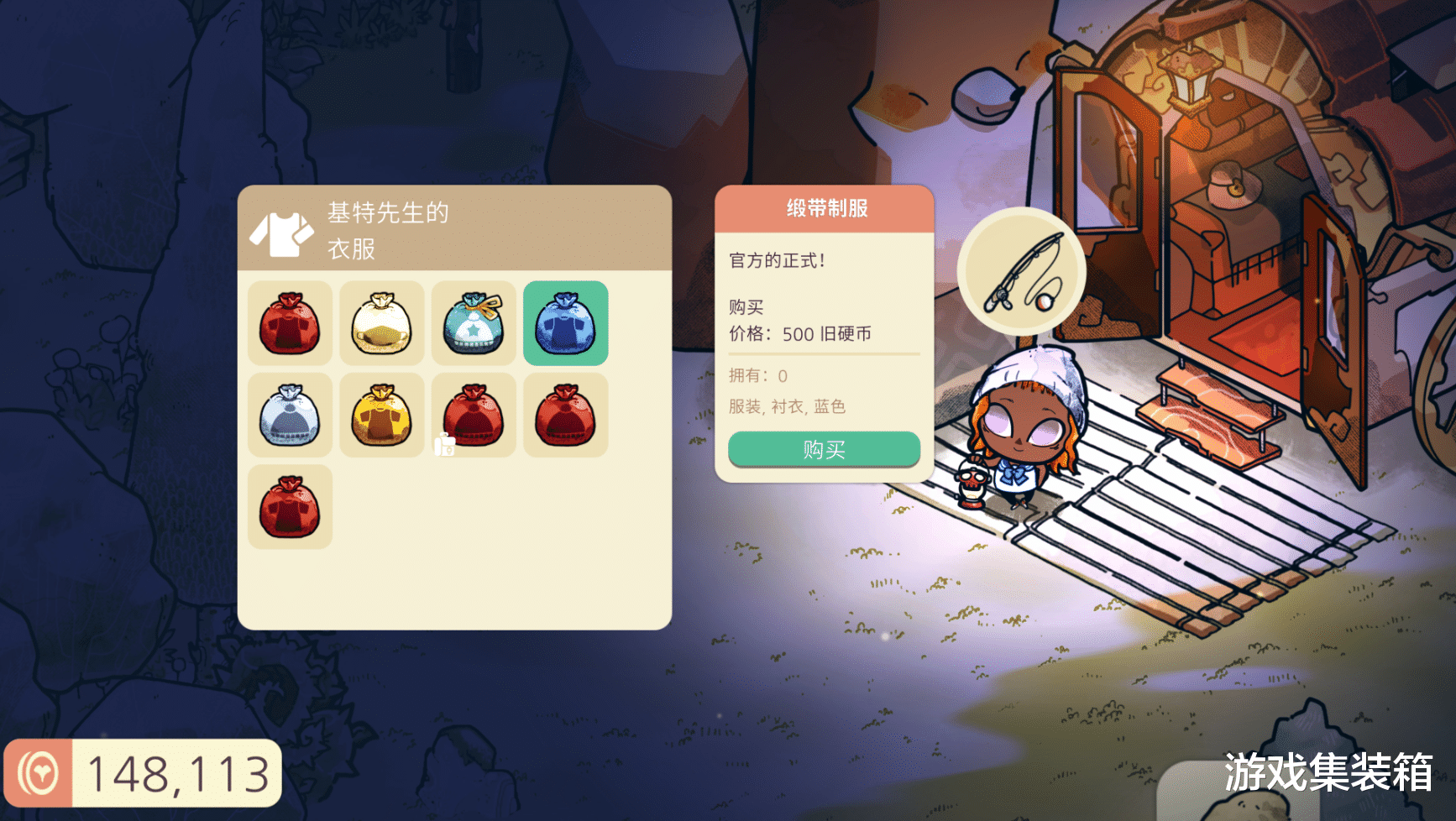This screenshot has height=821, width=1456.
Task: Select the first red clothing bag
Action: [x=290, y=326]
